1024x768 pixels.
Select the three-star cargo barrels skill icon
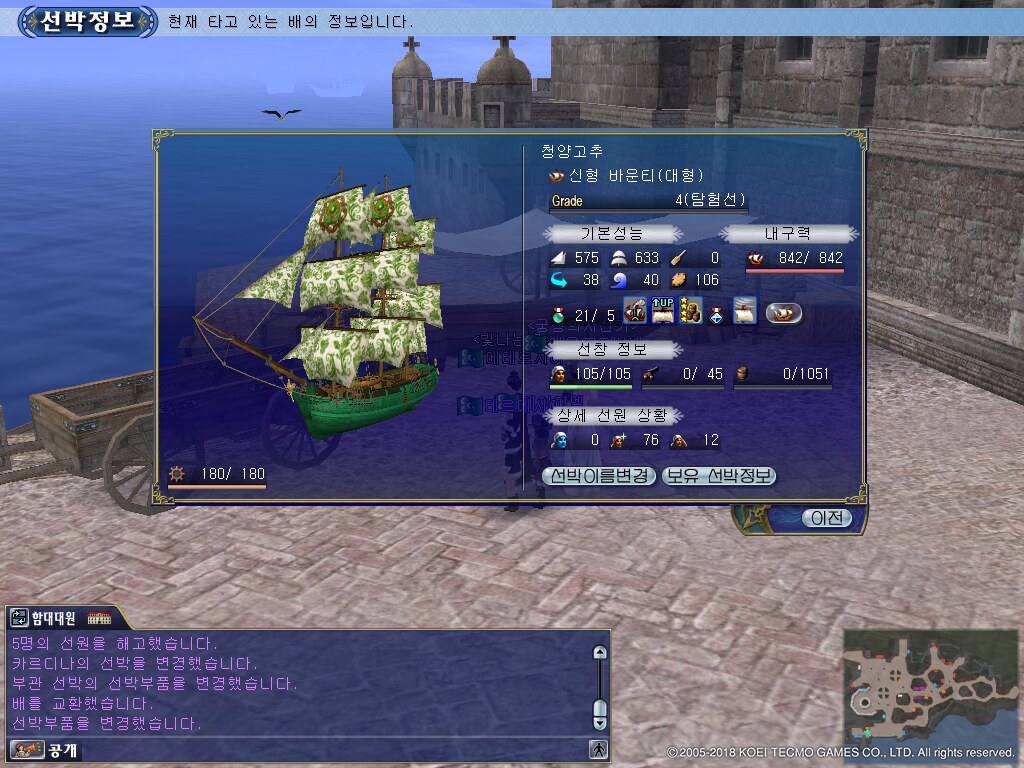click(x=690, y=311)
